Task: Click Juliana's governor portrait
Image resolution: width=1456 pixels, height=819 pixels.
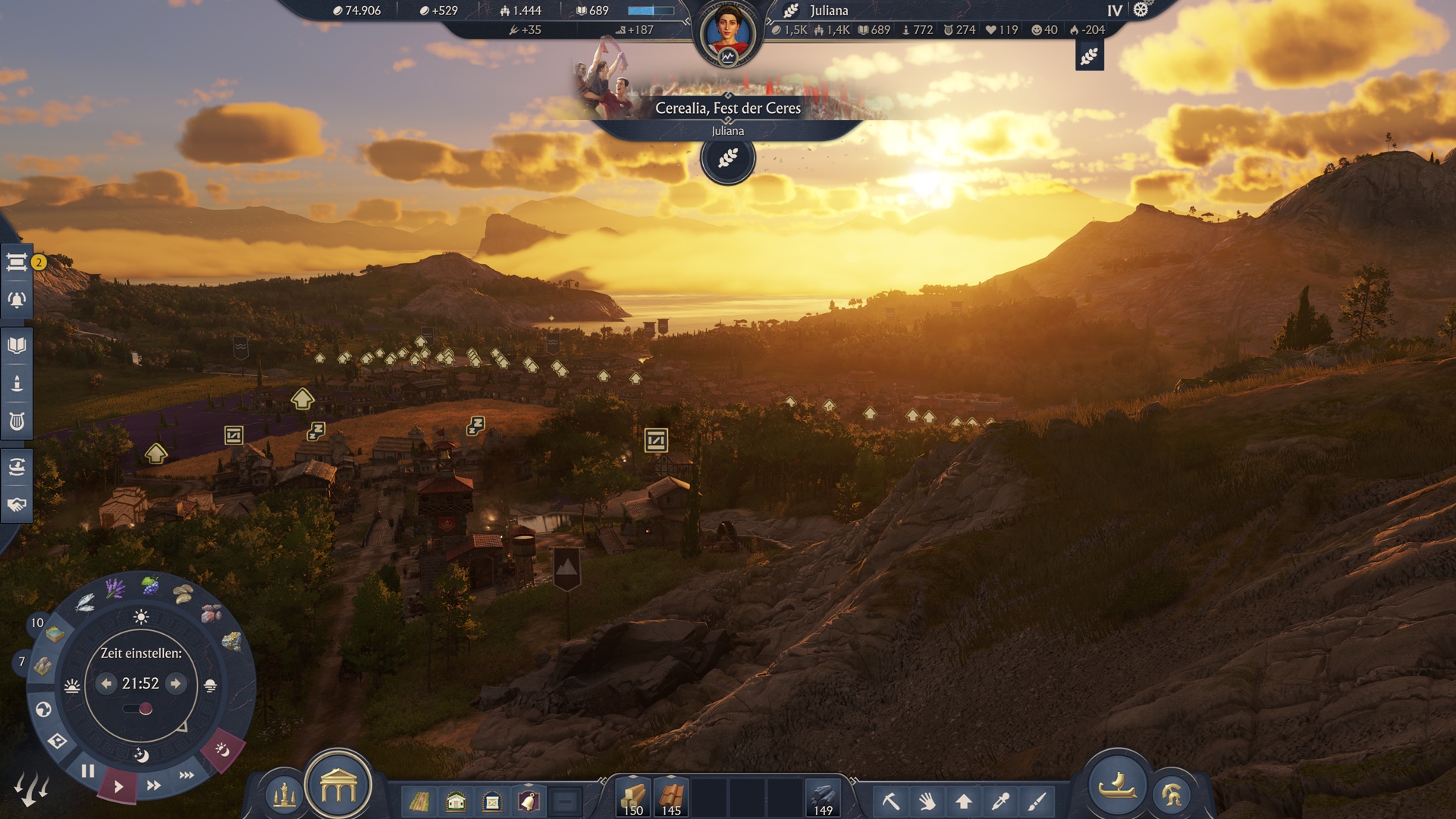Action: pyautogui.click(x=727, y=34)
